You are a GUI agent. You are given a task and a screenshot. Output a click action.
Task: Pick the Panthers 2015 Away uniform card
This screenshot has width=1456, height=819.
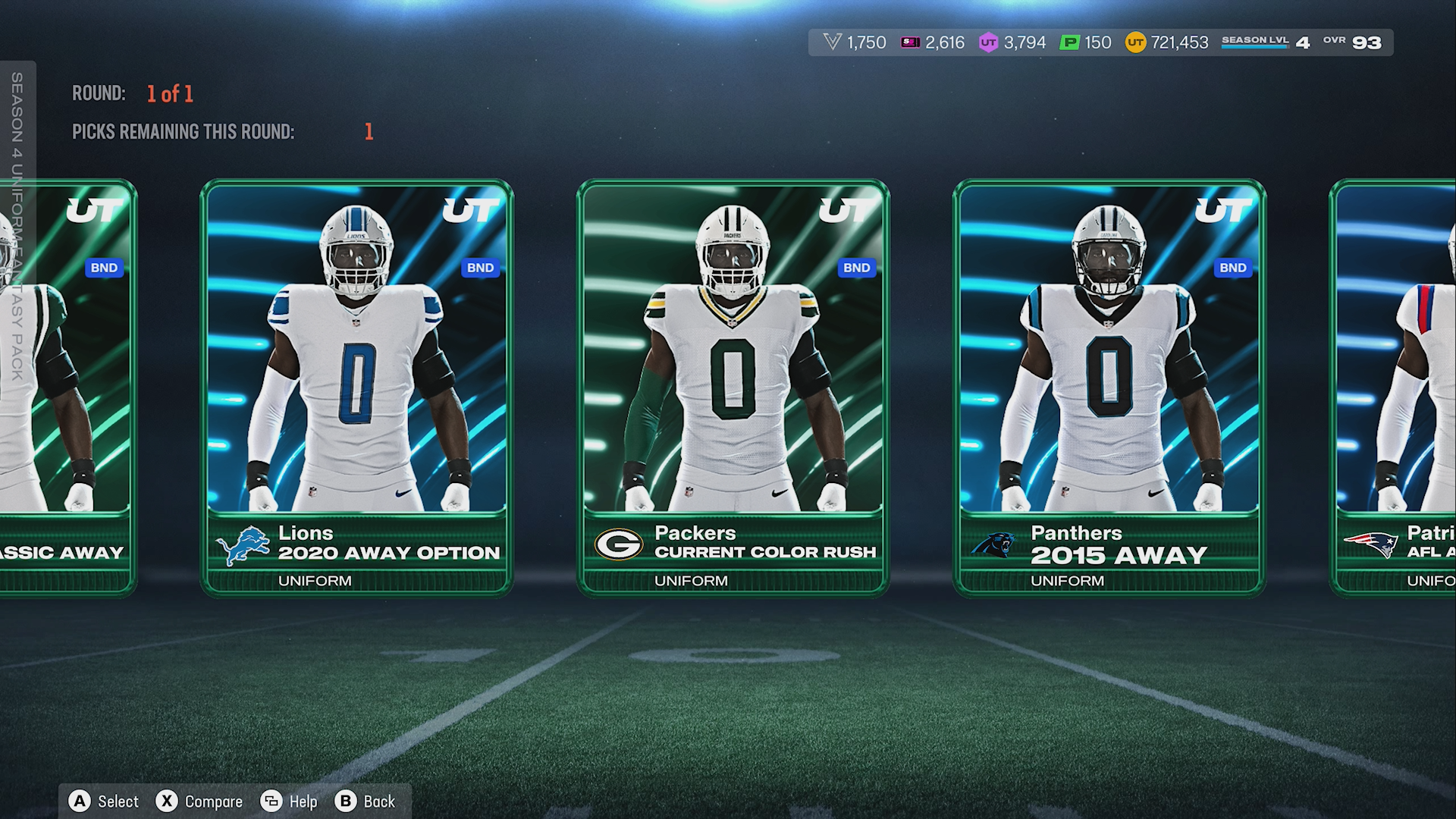[x=1109, y=387]
